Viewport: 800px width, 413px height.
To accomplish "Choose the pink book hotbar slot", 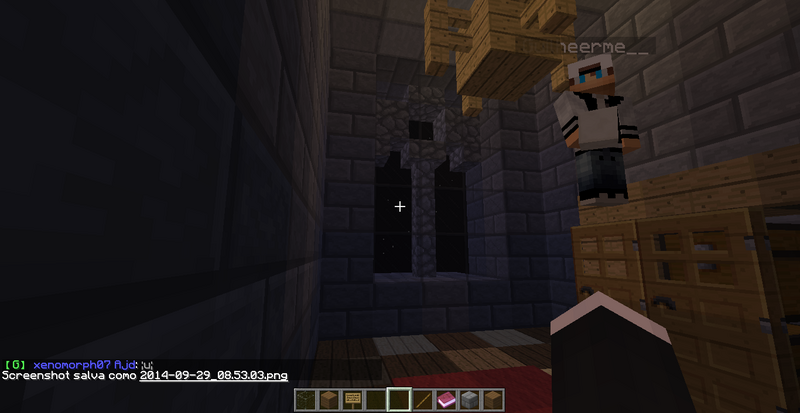I will [445, 400].
